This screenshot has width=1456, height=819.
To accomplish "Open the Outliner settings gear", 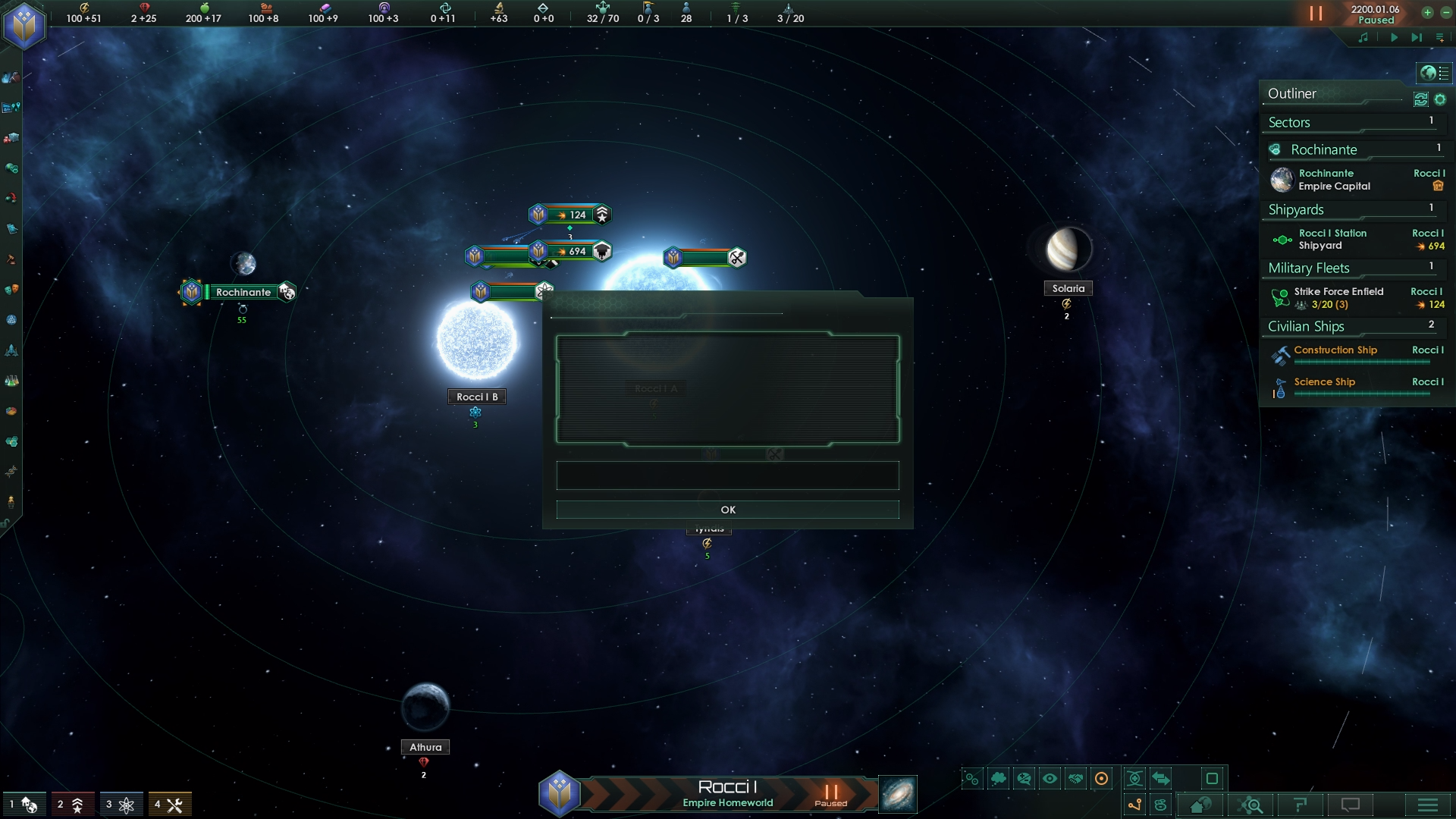I will pyautogui.click(x=1440, y=99).
